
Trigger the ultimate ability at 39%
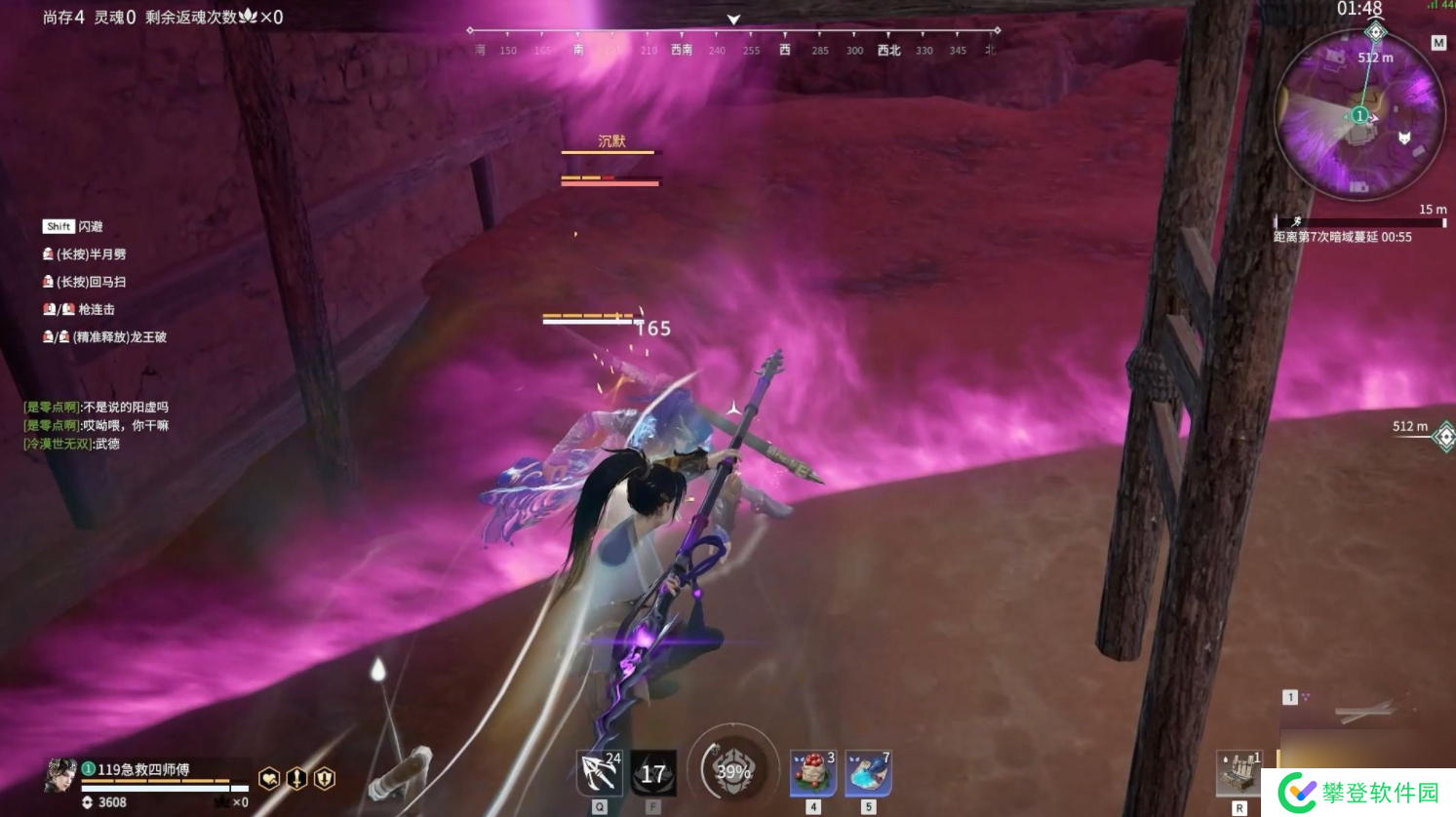click(x=732, y=771)
